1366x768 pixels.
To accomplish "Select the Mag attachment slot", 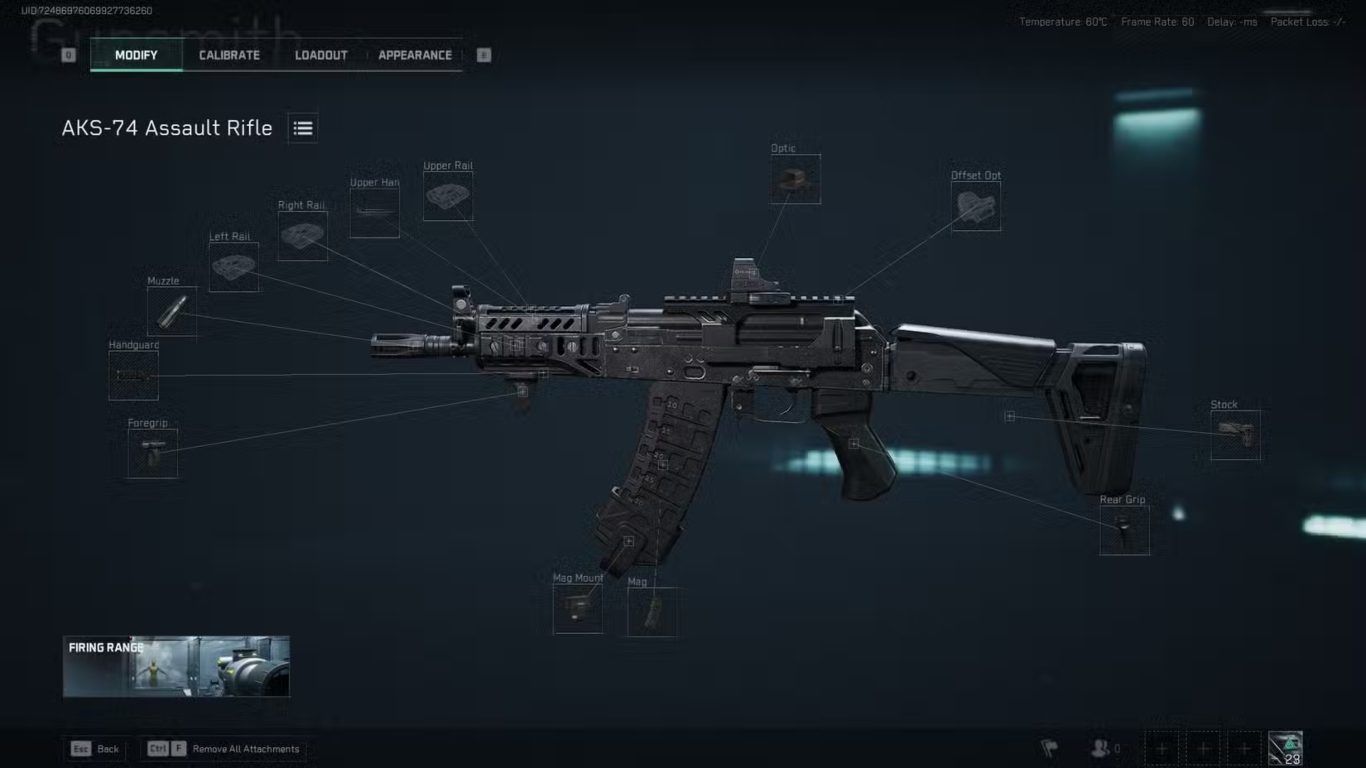I will pyautogui.click(x=652, y=612).
